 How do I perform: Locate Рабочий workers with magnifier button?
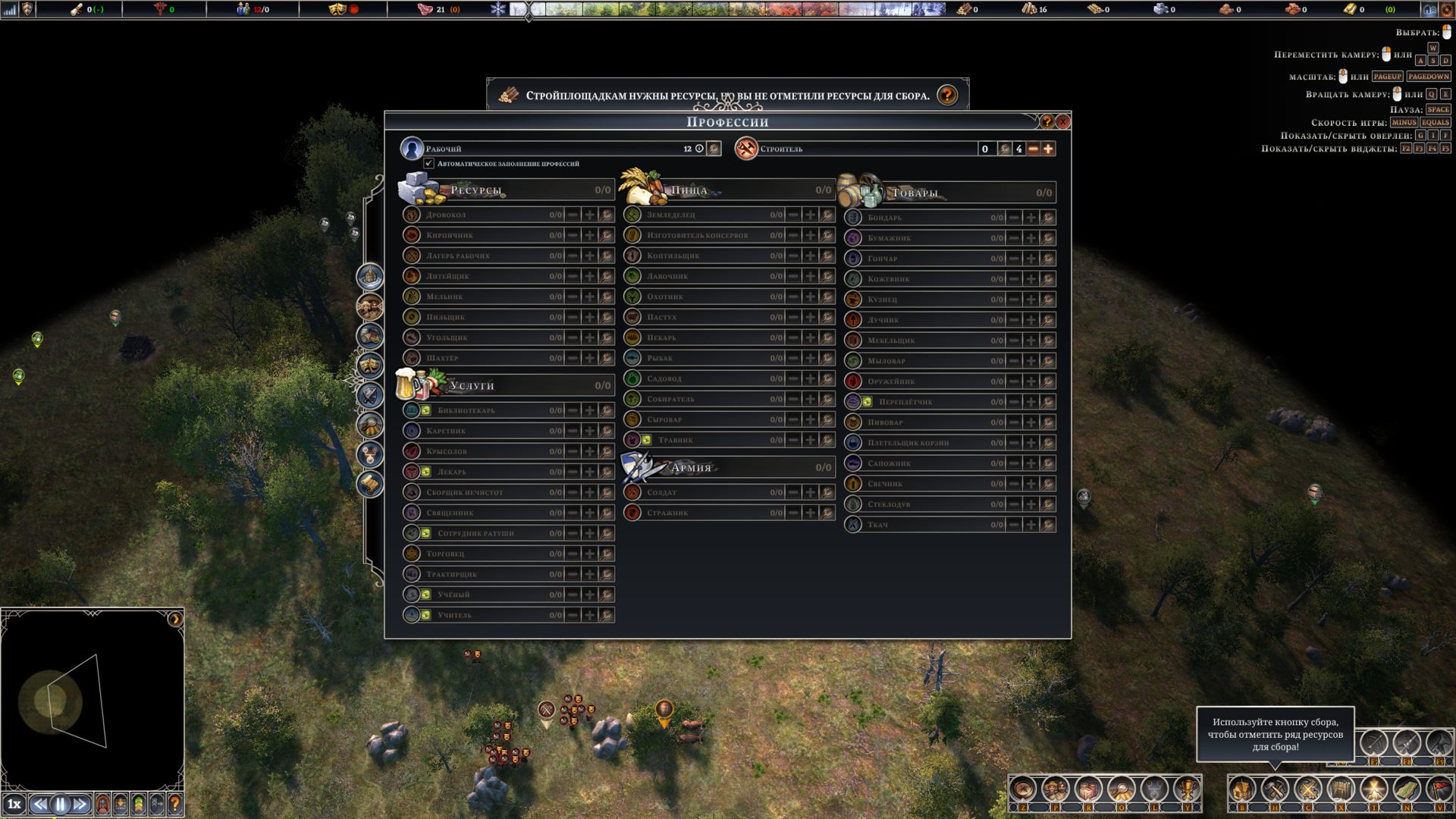click(714, 149)
